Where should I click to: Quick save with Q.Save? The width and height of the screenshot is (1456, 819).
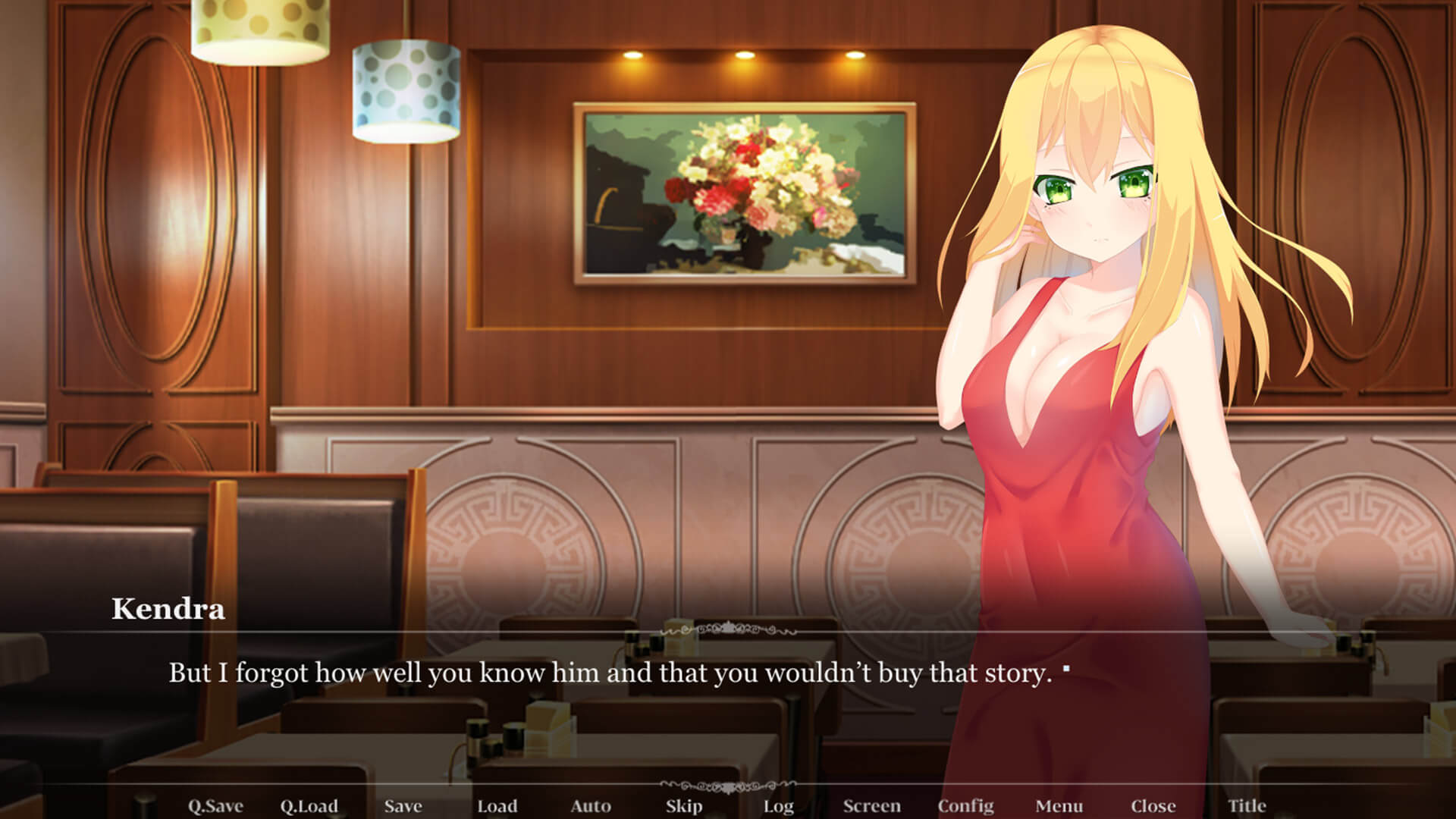pos(215,806)
